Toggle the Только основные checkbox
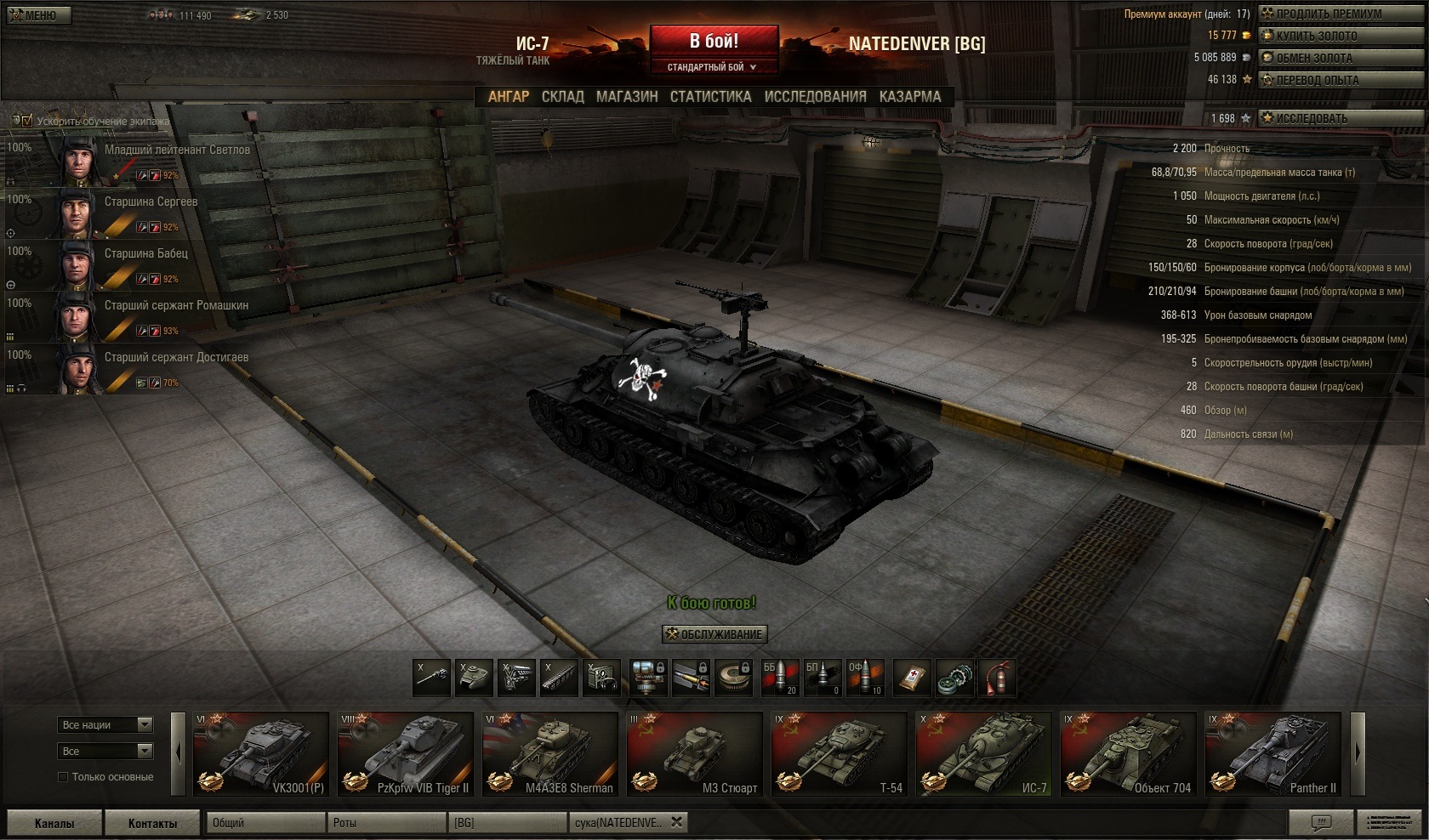The width and height of the screenshot is (1429, 840). [63, 777]
